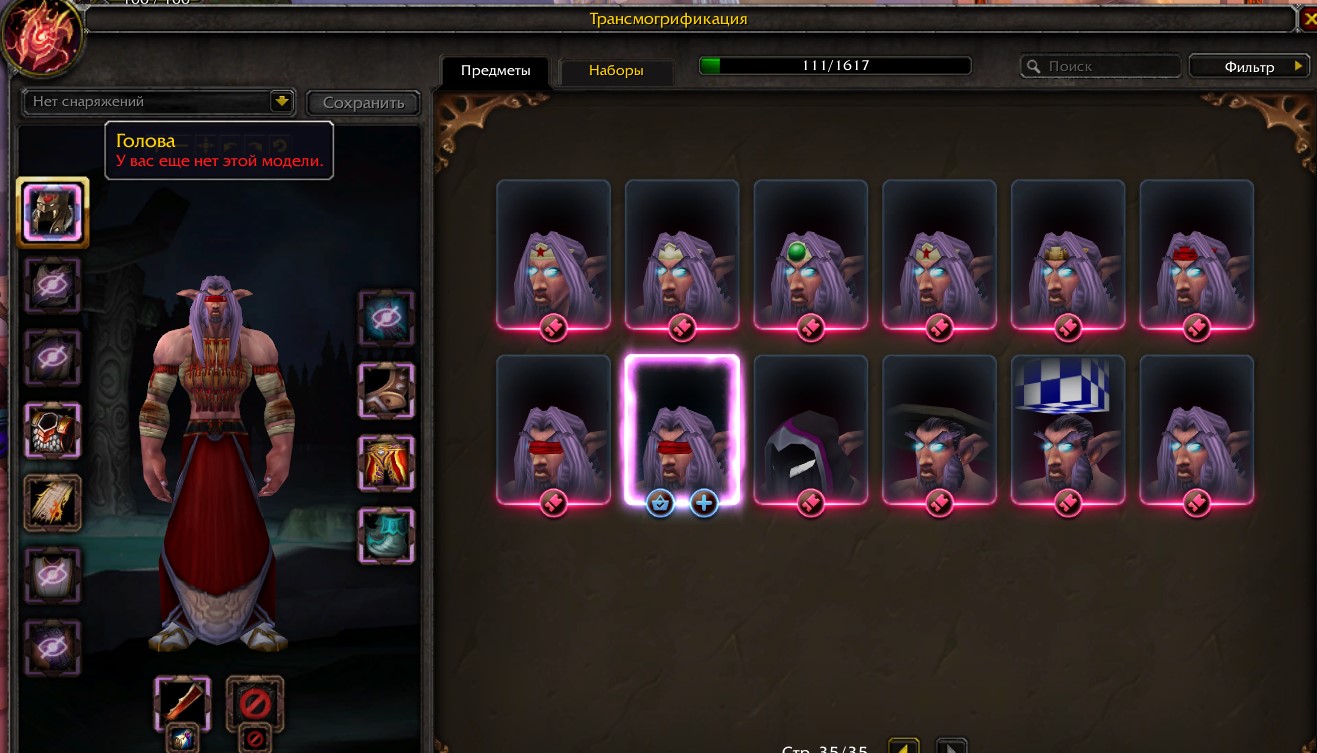This screenshot has height=753, width=1317.
Task: Choose the wide-brim dark hat appearance
Action: (939, 428)
